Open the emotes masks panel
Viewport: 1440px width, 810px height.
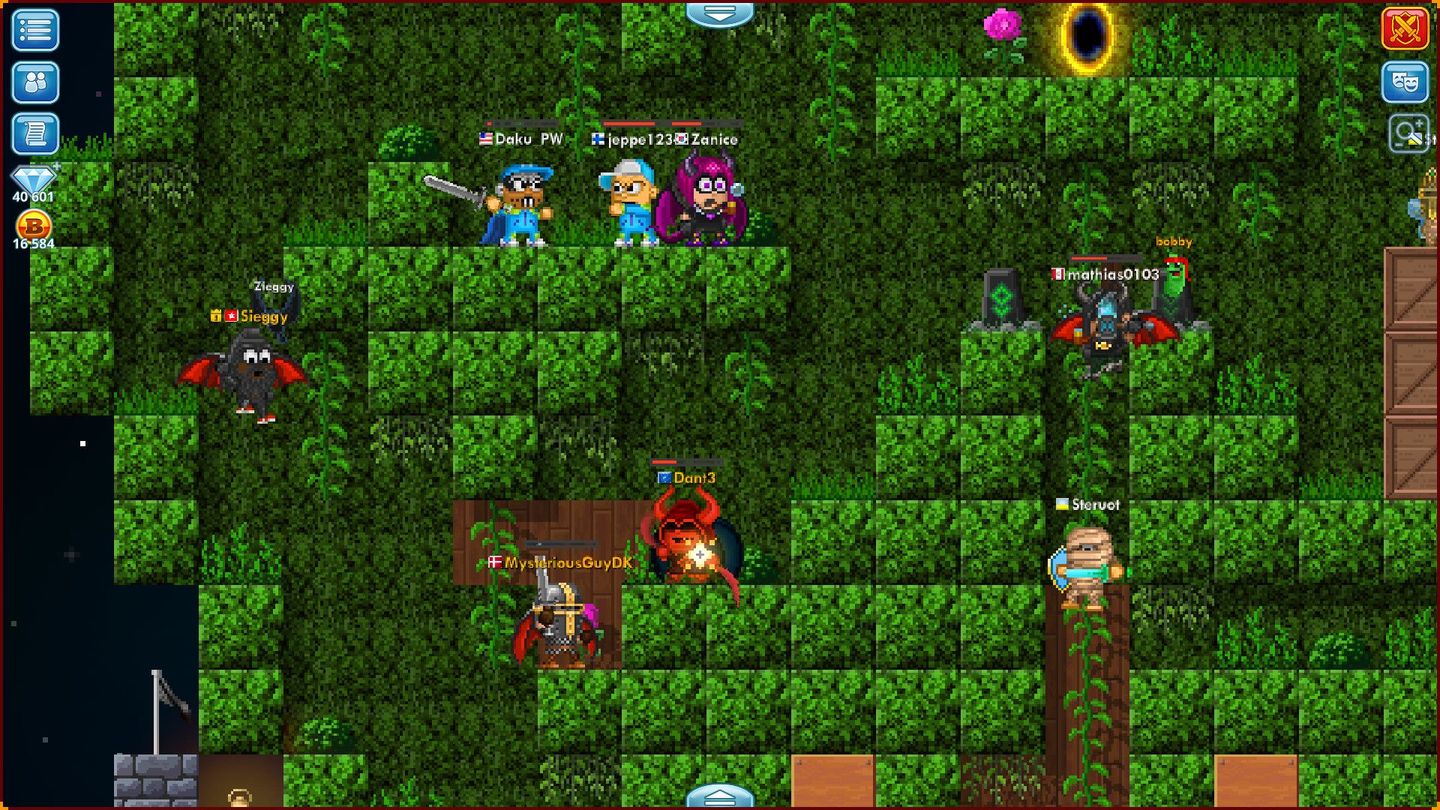pyautogui.click(x=1404, y=80)
